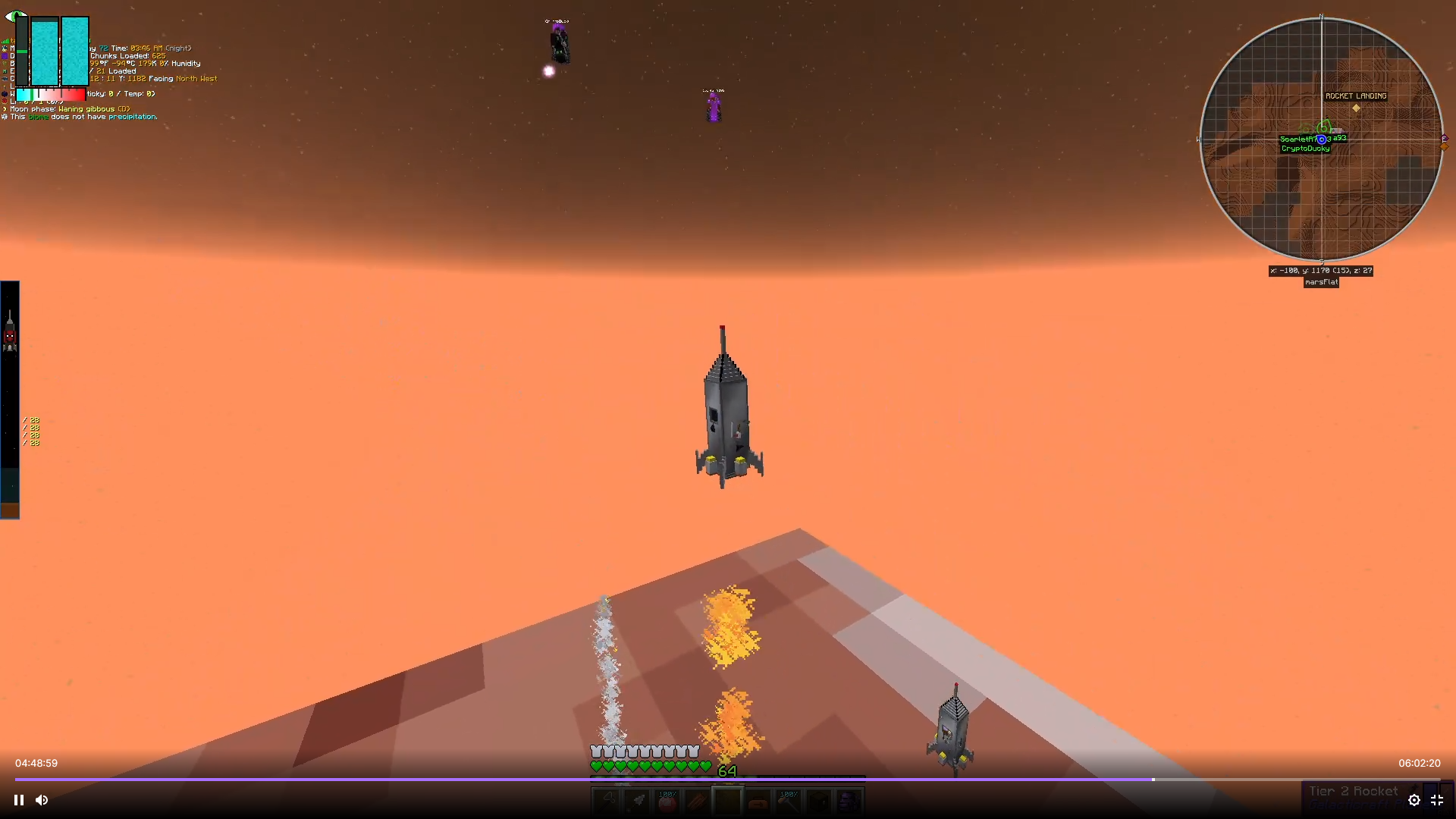The height and width of the screenshot is (819, 1456).
Task: Select the wrench tool in first hotbar slot
Action: (x=607, y=801)
